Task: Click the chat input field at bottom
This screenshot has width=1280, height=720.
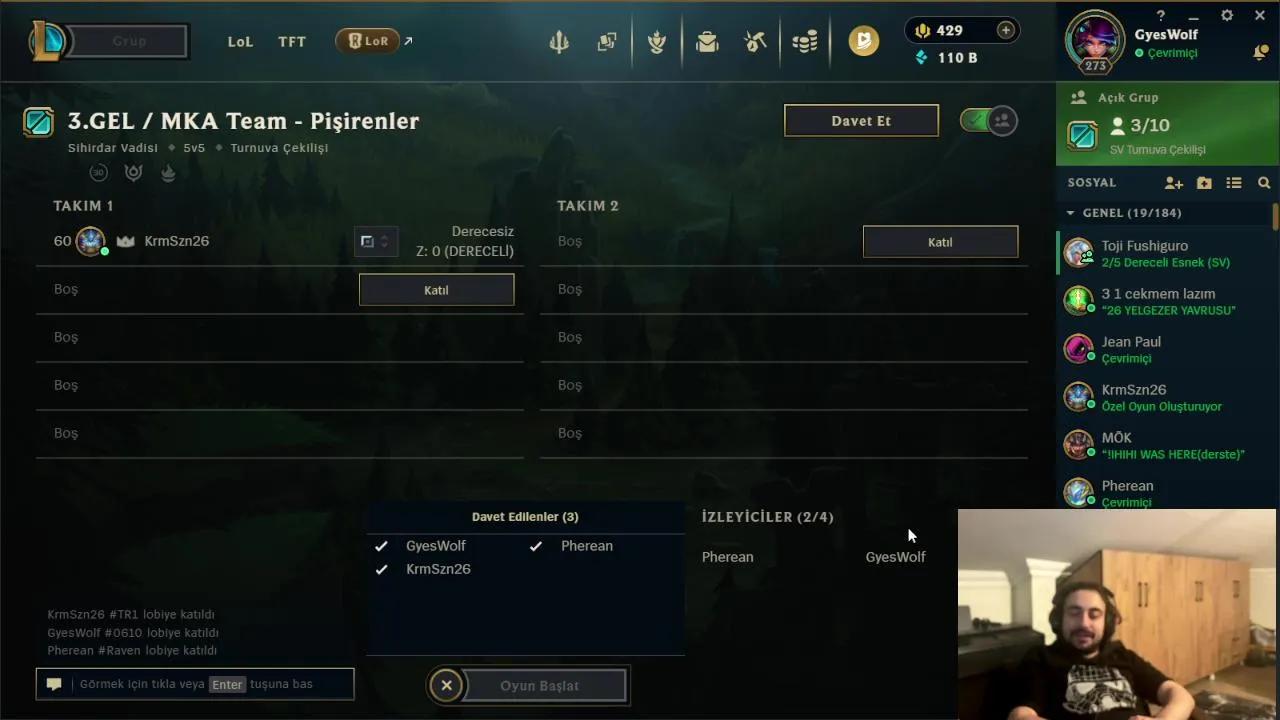Action: (195, 684)
